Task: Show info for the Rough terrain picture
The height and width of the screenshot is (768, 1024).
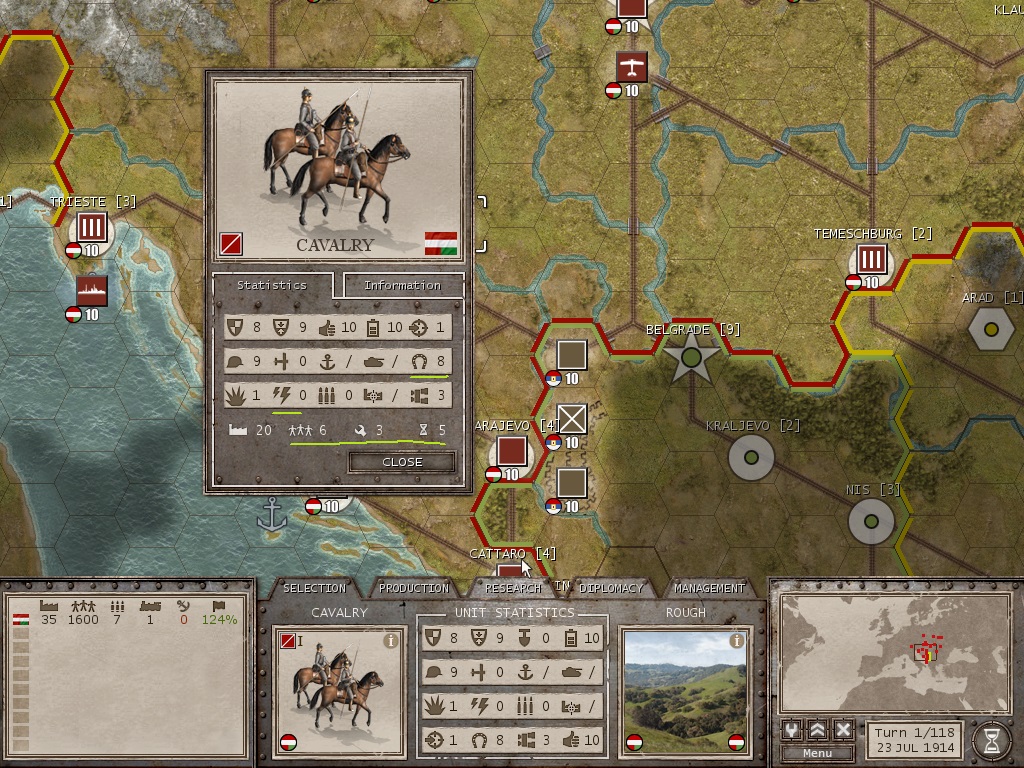Action: [x=737, y=641]
